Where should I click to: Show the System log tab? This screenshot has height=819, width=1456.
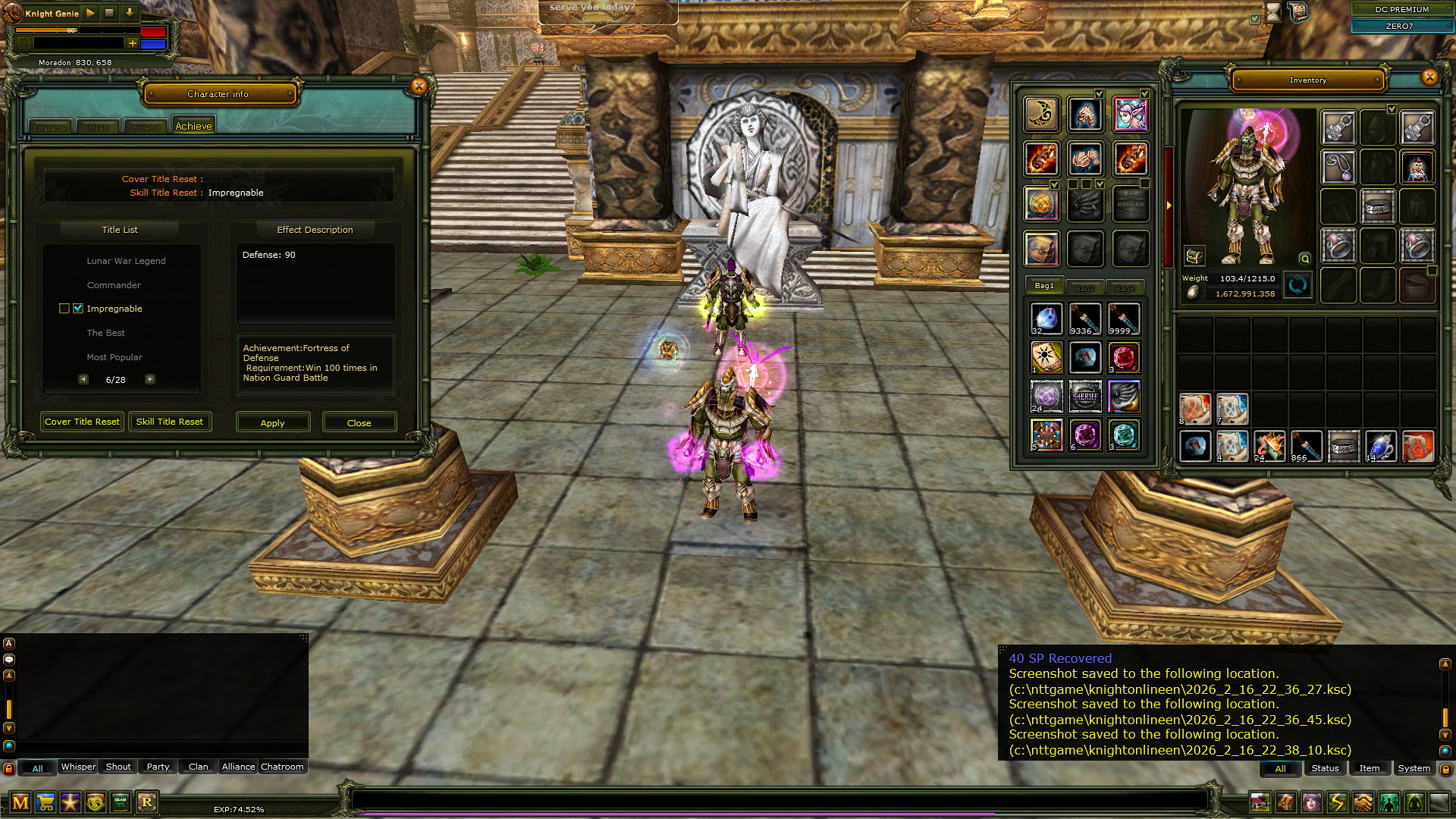pyautogui.click(x=1414, y=768)
